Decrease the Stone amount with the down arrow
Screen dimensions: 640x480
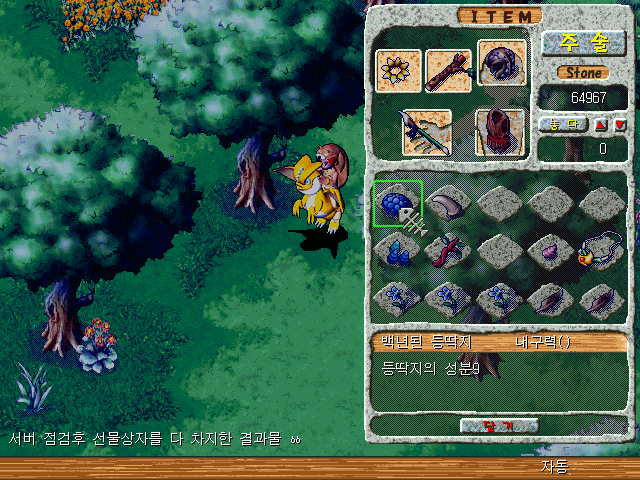tap(618, 125)
